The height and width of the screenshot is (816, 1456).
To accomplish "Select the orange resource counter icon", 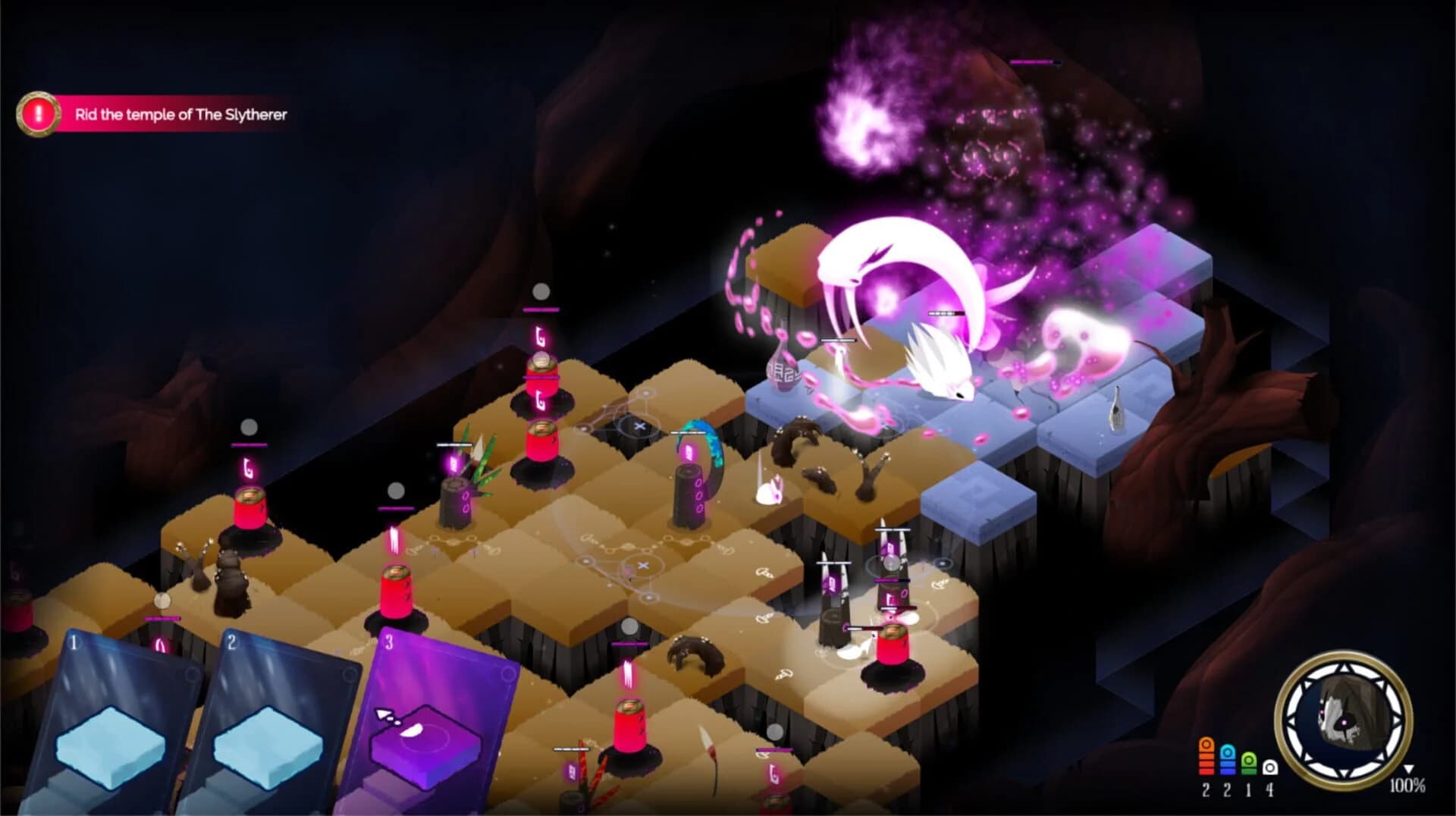I will pos(1207,756).
